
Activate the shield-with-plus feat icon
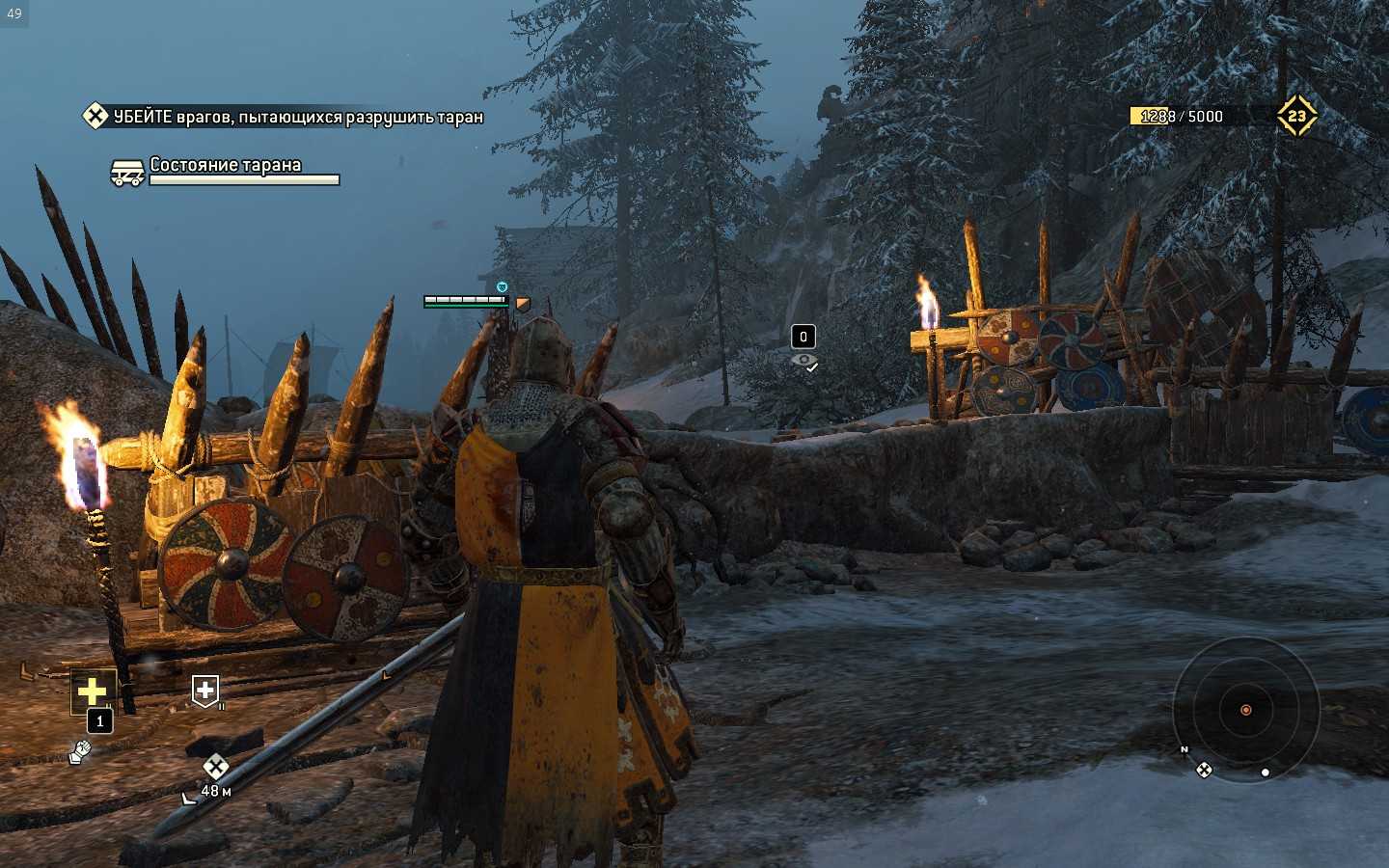204,690
